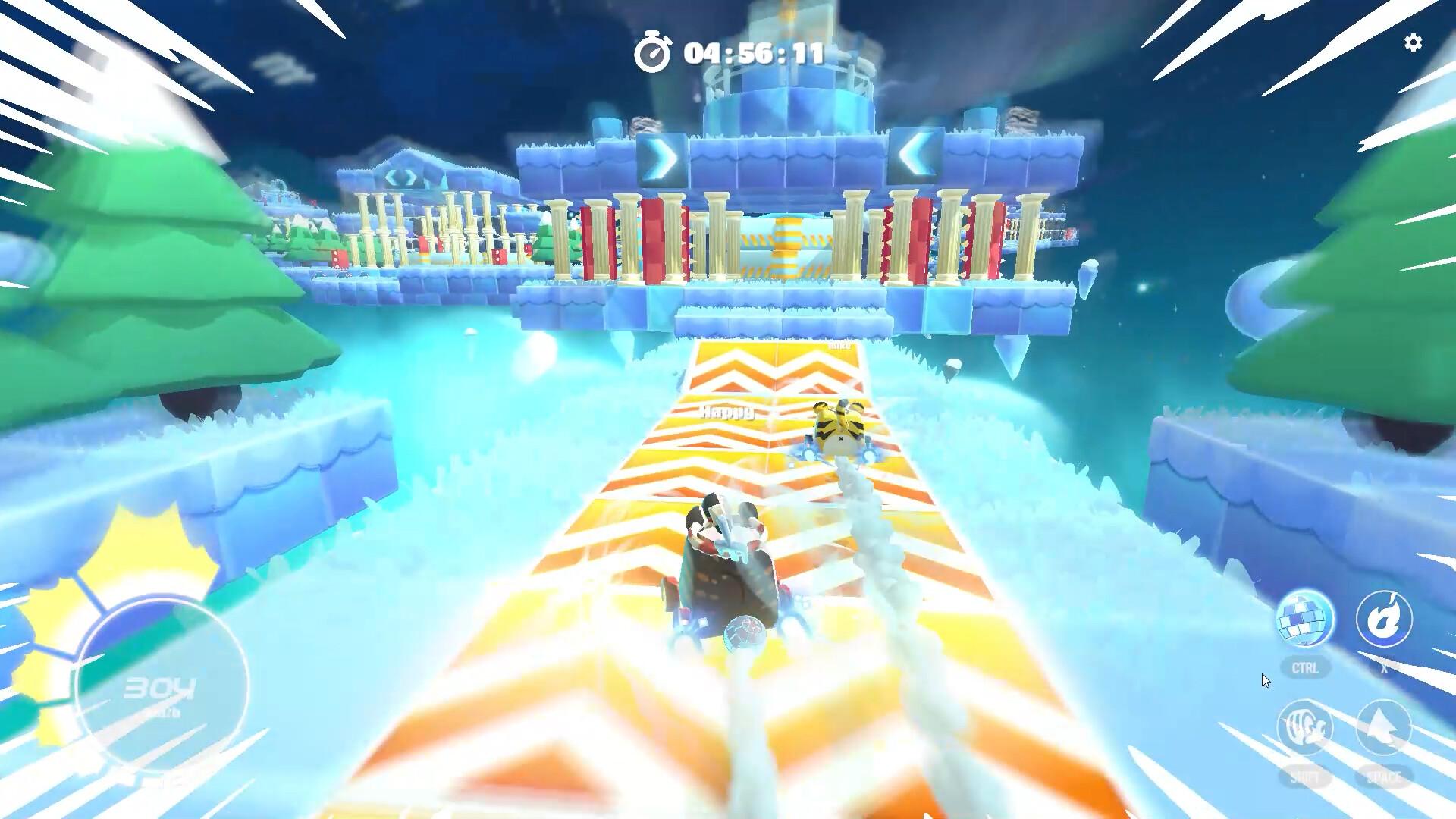Image resolution: width=1456 pixels, height=819 pixels.
Task: Click the stopwatch timer icon
Action: [654, 52]
